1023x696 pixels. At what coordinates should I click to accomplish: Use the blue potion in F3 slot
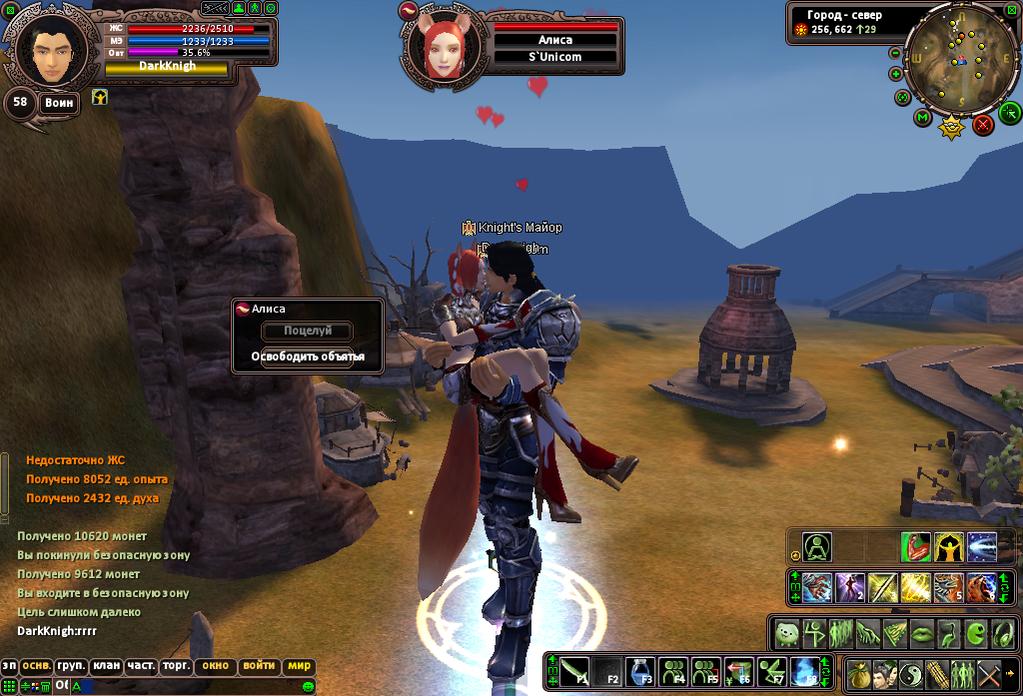(x=640, y=671)
